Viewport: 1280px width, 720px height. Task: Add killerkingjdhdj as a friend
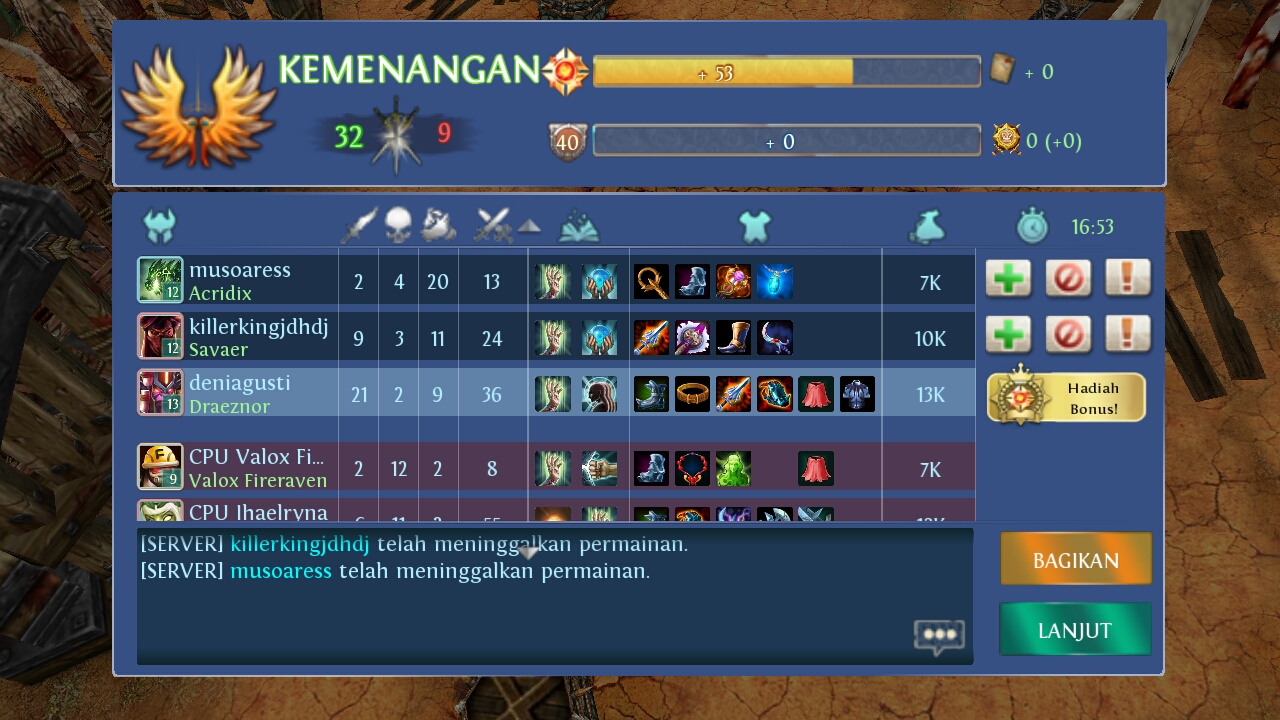pos(1008,335)
